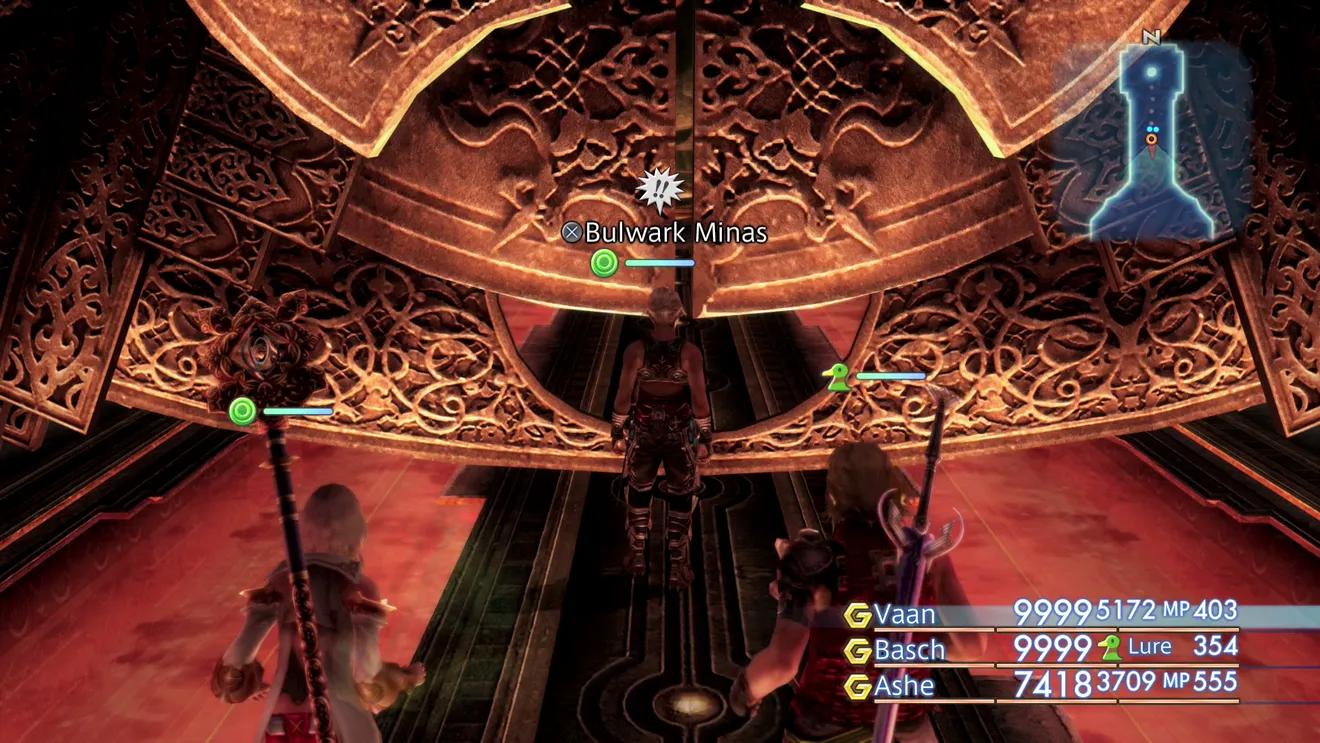Image resolution: width=1320 pixels, height=743 pixels.
Task: Select Ashe's party status row
Action: (1040, 685)
